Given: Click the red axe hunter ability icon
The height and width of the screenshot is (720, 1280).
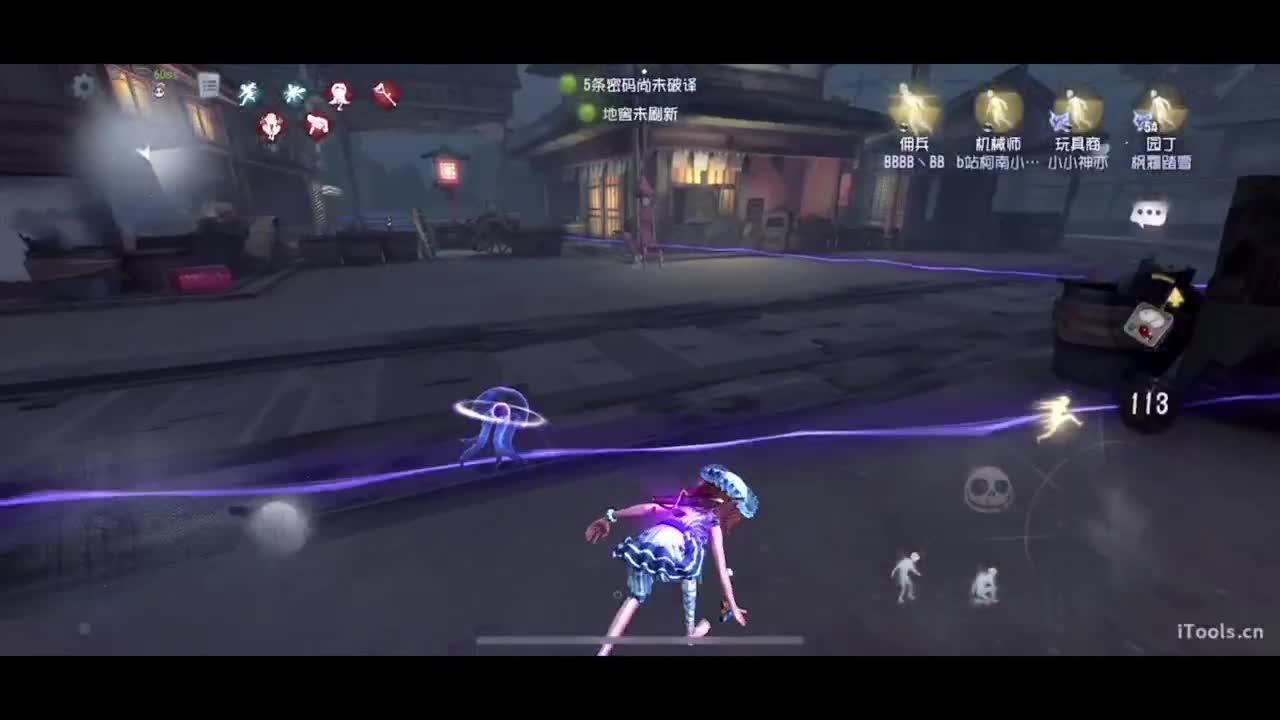Looking at the screenshot, I should click(x=384, y=94).
